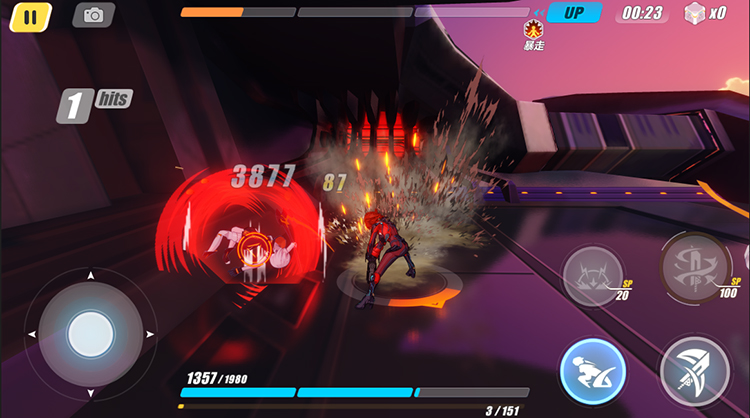Use the basic attack sword button

click(x=695, y=371)
